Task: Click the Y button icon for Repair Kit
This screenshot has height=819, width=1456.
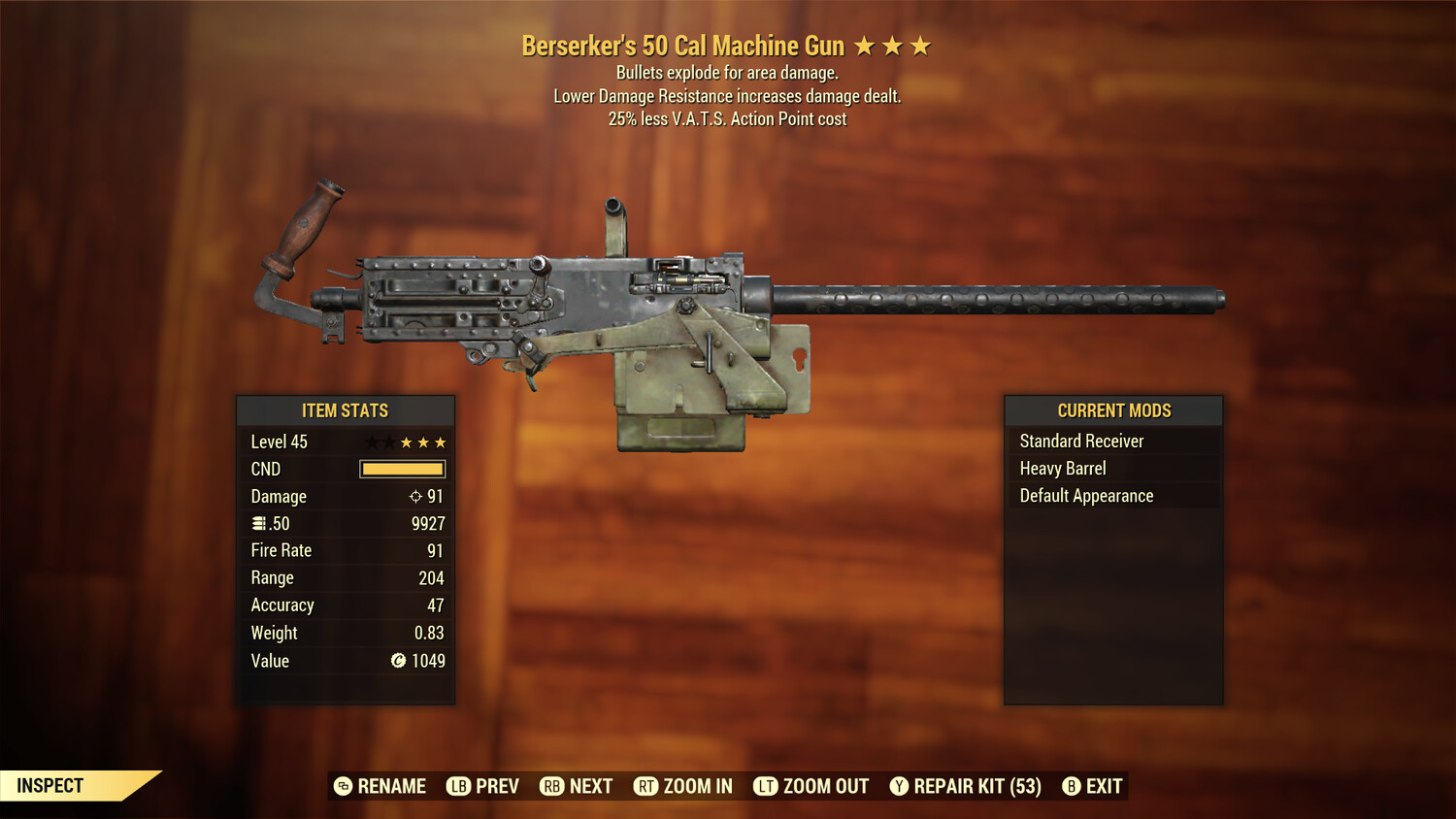Action: click(x=898, y=786)
